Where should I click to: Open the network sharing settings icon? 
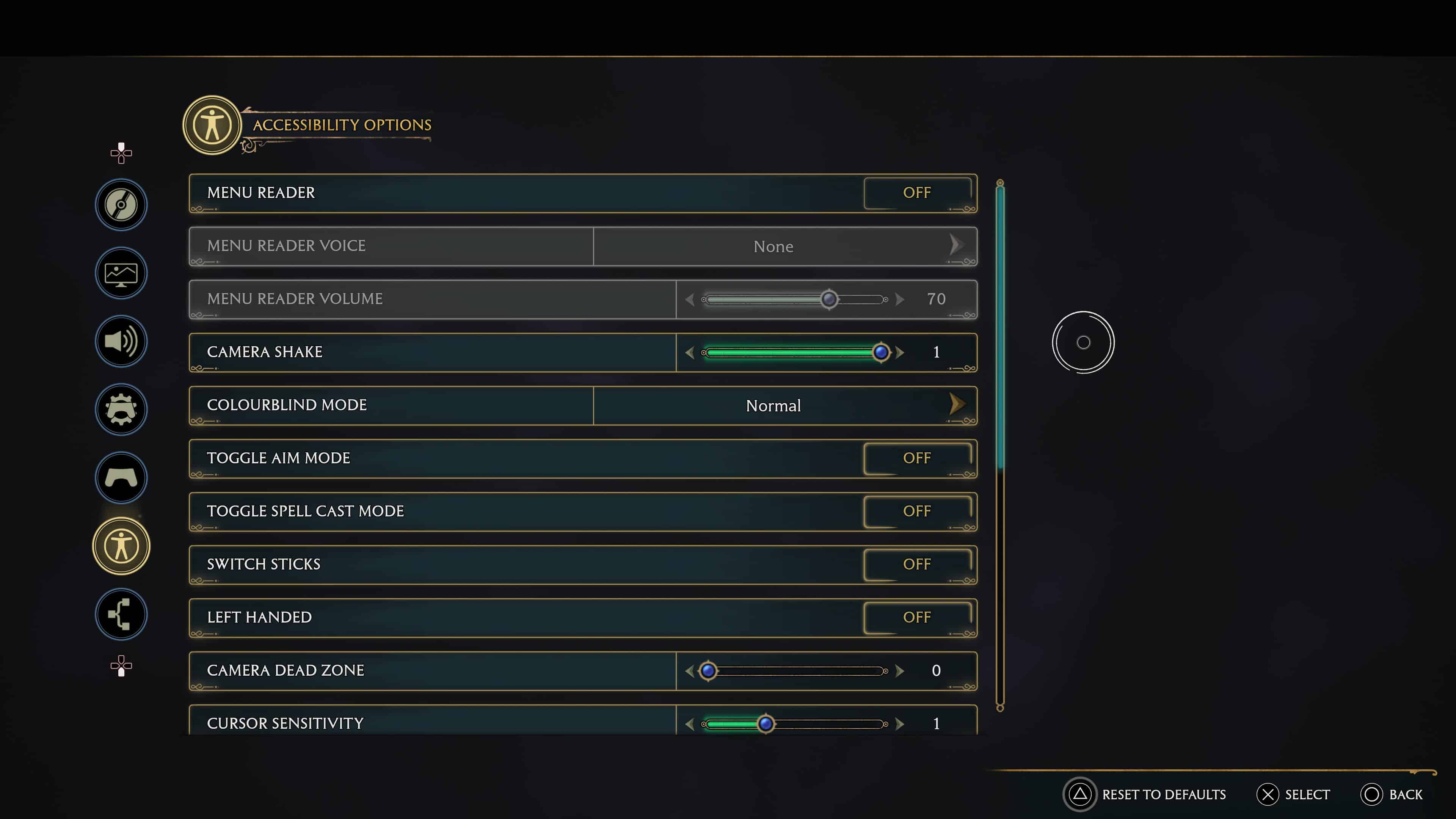pos(121,614)
